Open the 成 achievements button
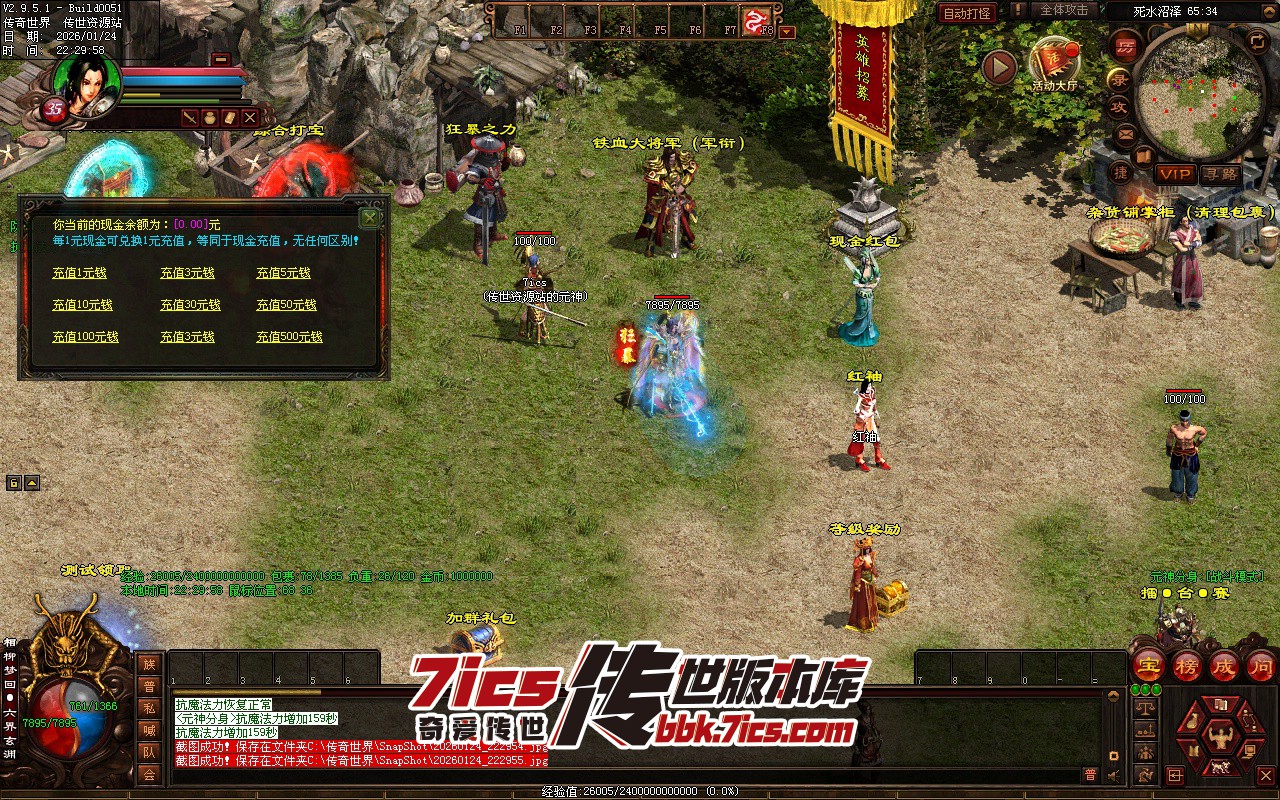This screenshot has height=800, width=1280. [x=1224, y=665]
